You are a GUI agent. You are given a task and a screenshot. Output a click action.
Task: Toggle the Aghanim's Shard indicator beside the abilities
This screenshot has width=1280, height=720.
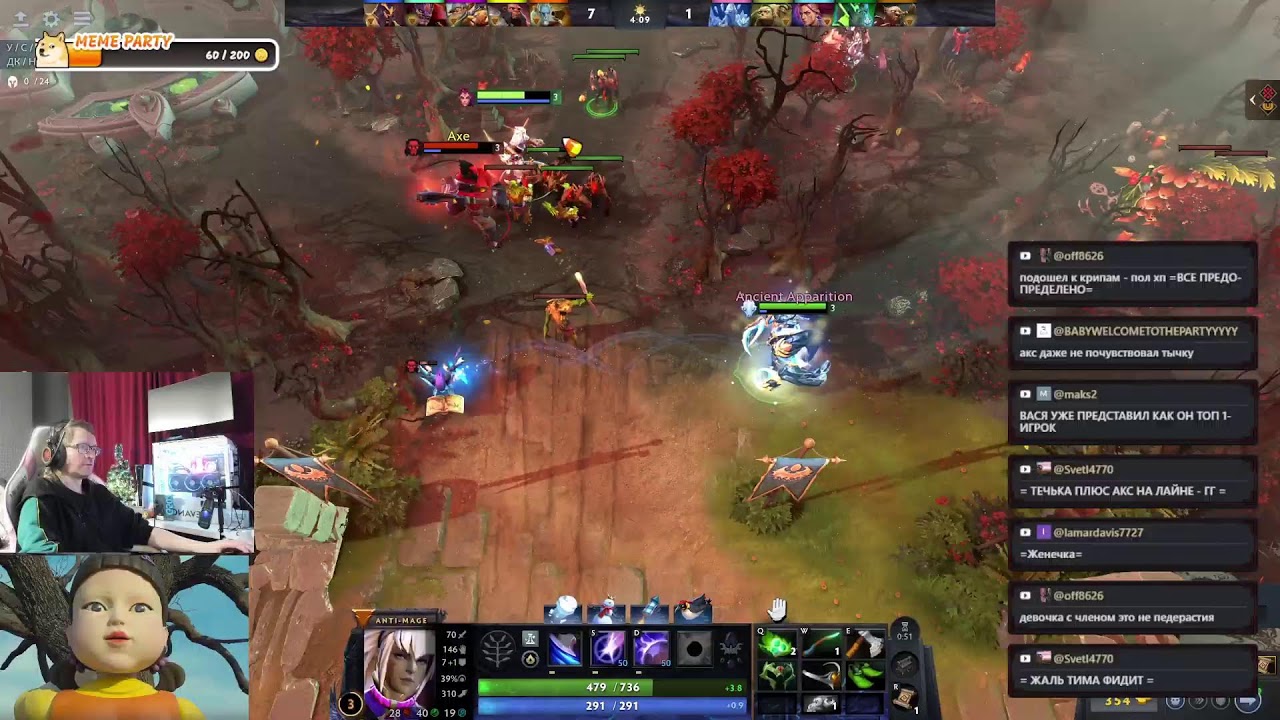tap(530, 660)
